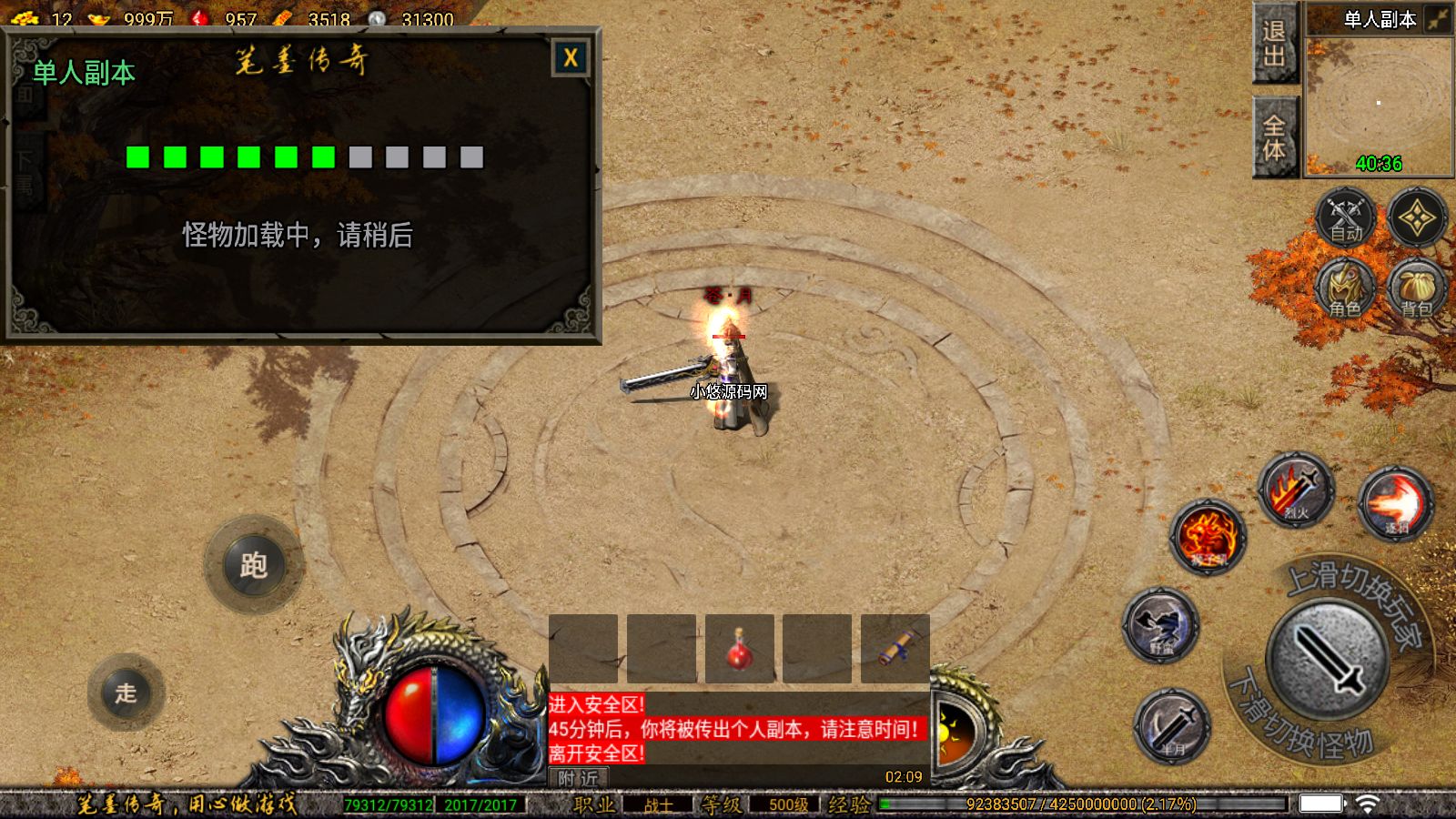The image size is (1456, 819).
Task: Cast the flaming lion roar skill
Action: tap(1208, 537)
